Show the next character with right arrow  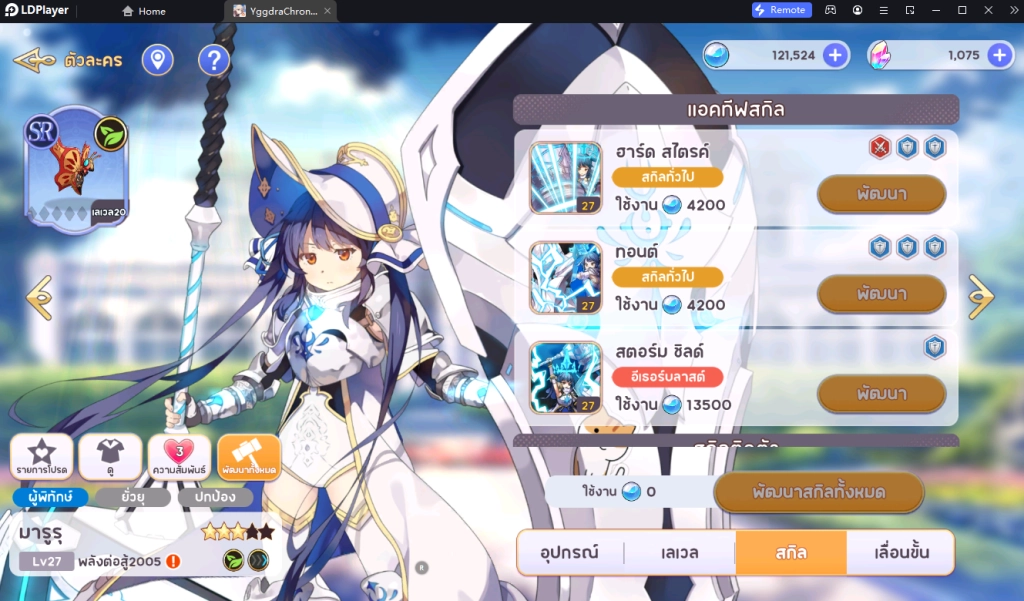pos(981,297)
